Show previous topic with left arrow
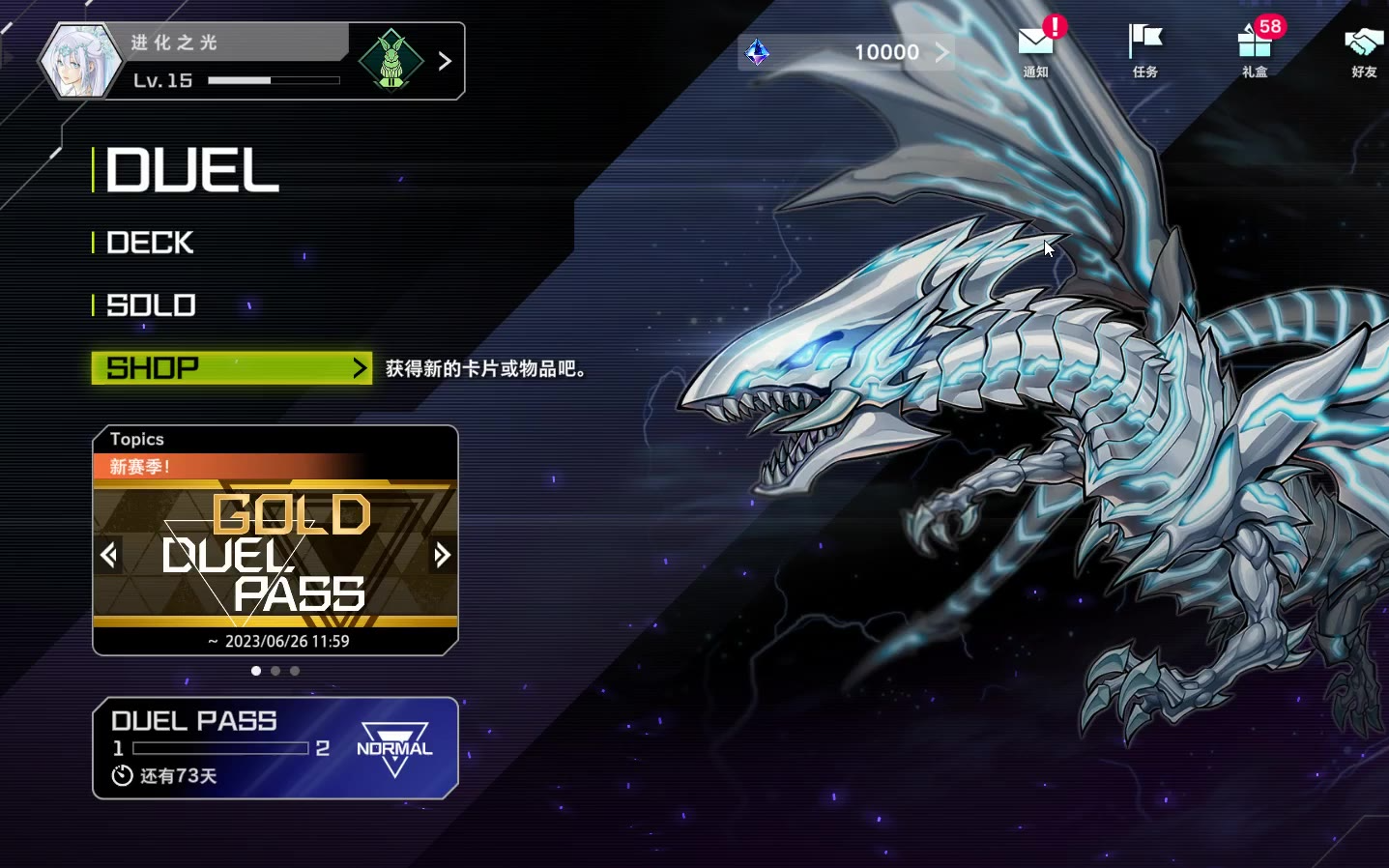This screenshot has width=1389, height=868. [x=109, y=555]
